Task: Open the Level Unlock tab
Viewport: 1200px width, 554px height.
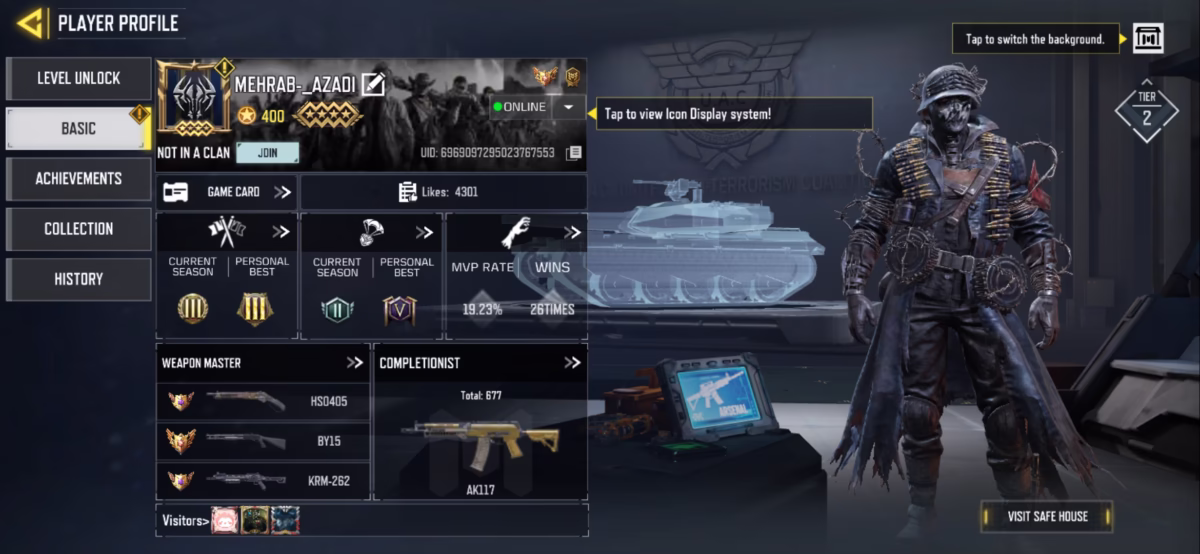Action: coord(78,78)
